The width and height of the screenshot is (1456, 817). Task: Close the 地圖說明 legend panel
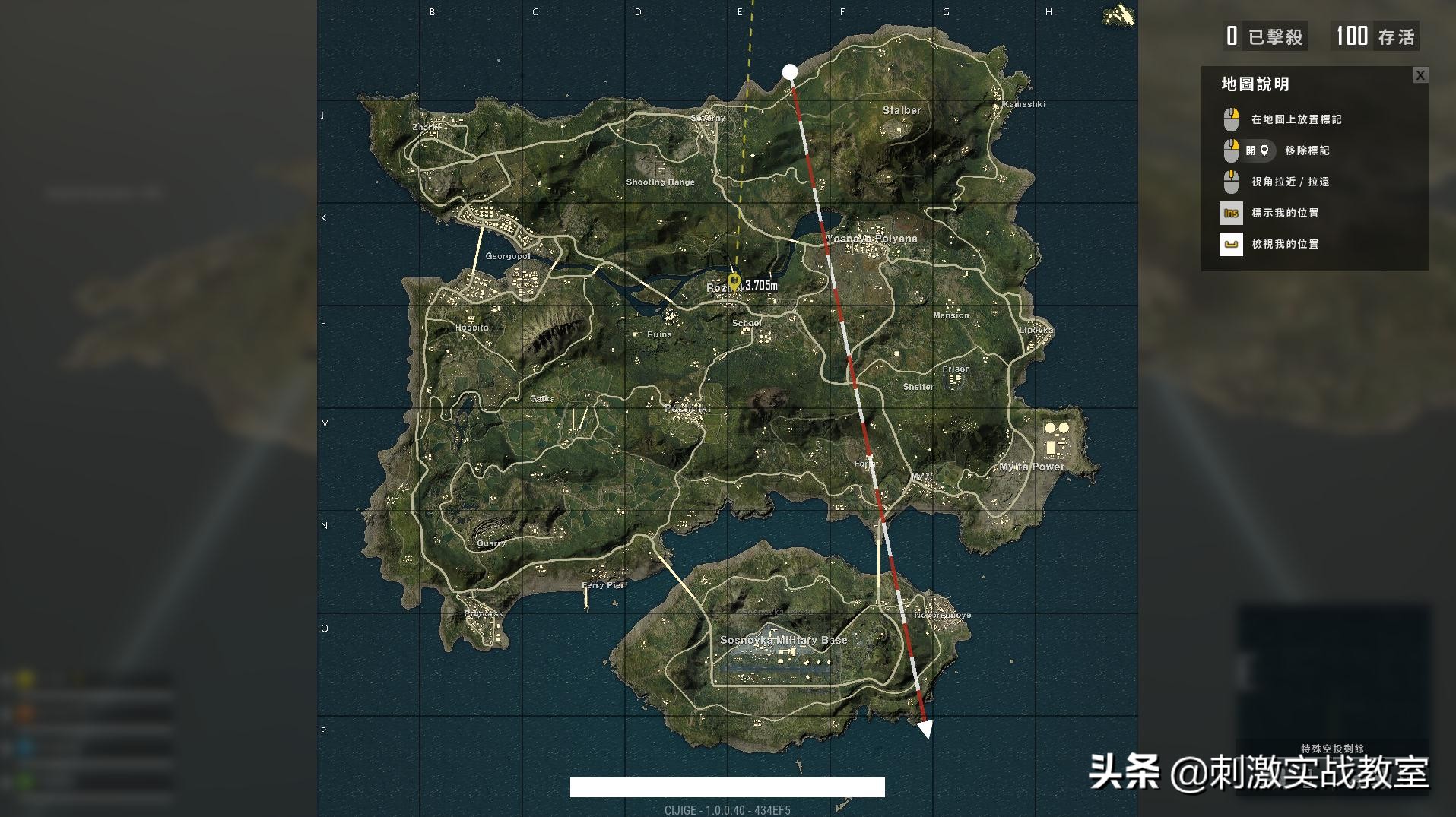[1420, 75]
